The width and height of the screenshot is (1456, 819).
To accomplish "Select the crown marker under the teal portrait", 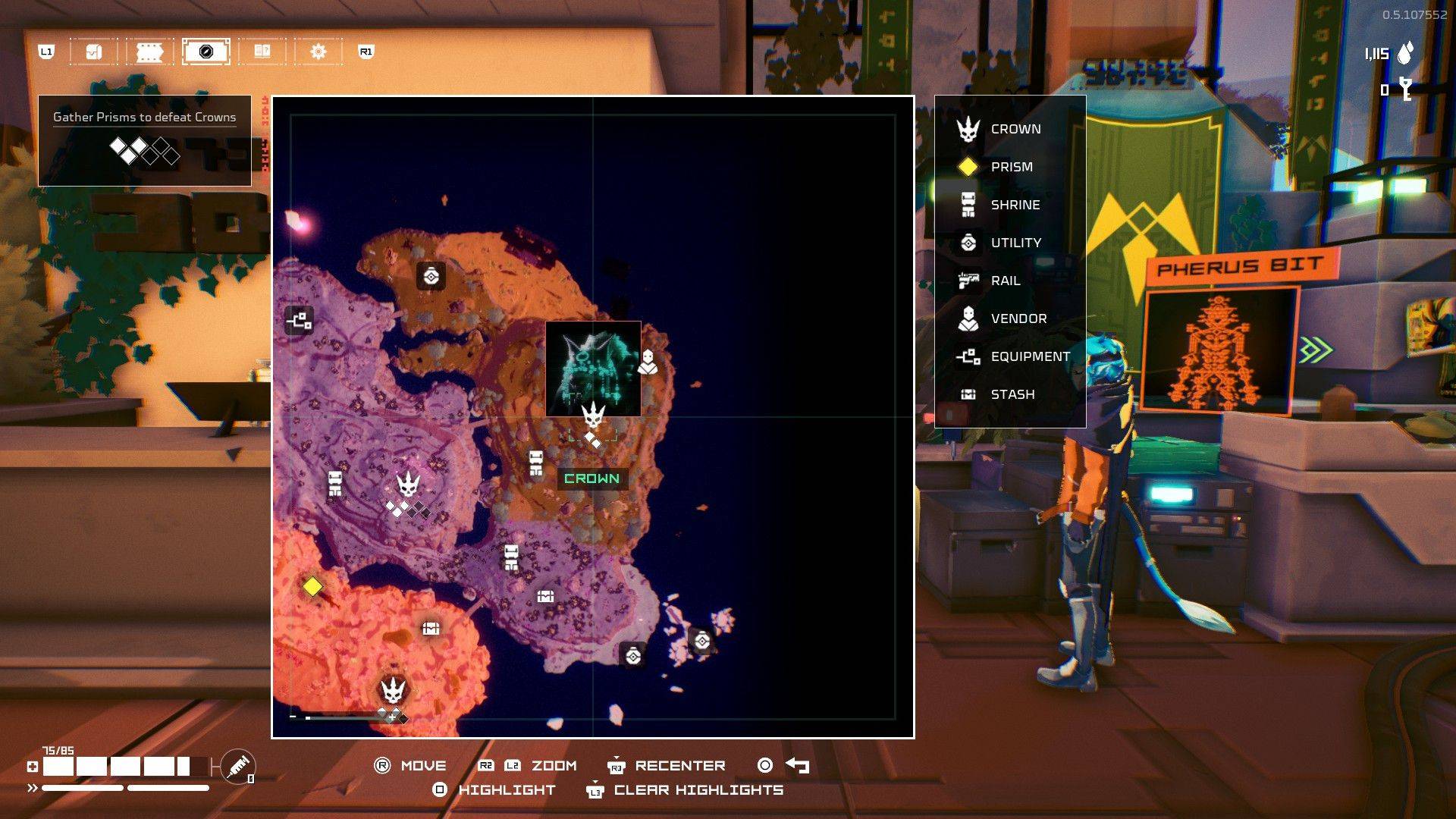I will click(x=593, y=415).
